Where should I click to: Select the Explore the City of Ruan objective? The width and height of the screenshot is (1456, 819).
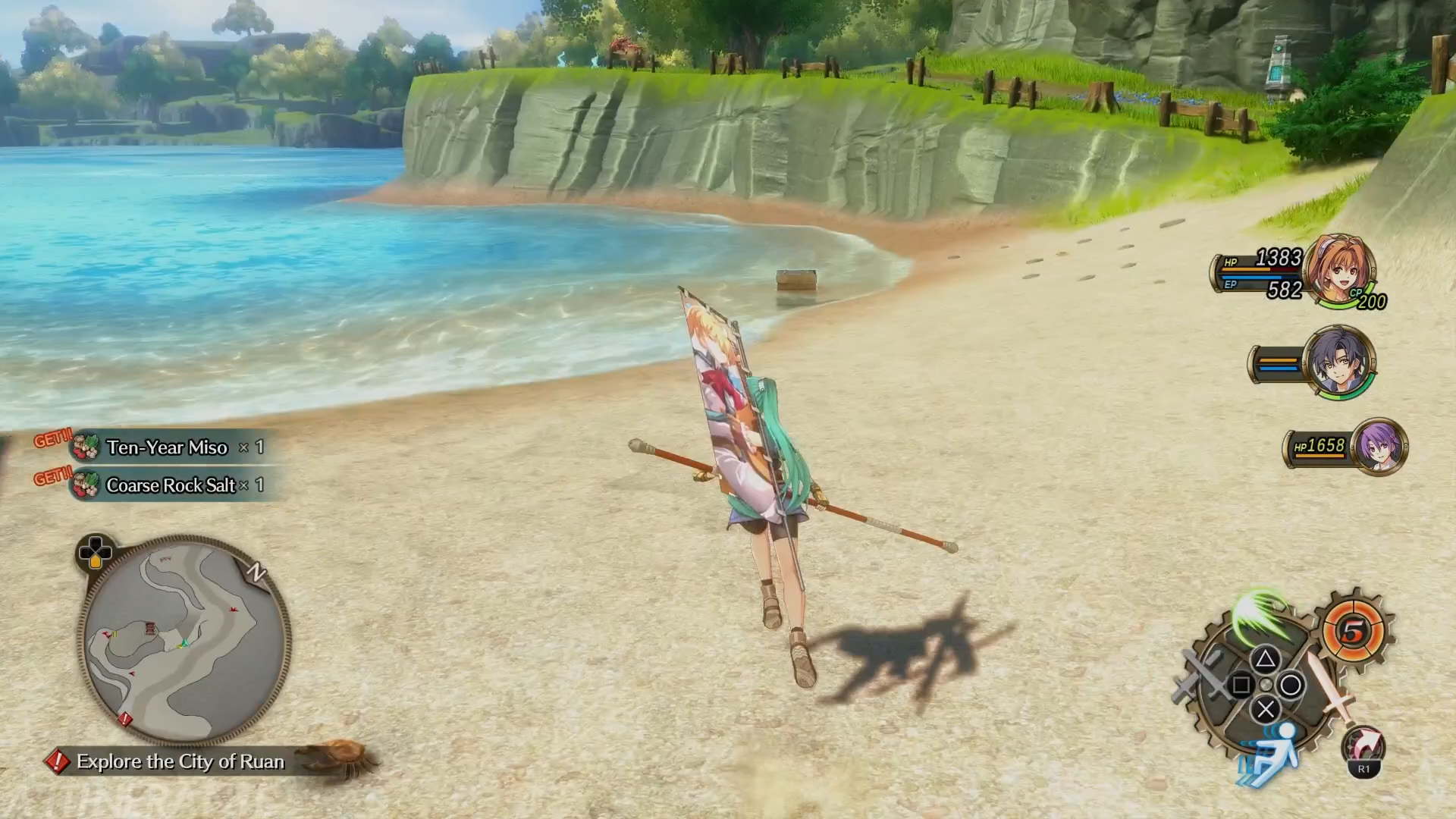(180, 761)
